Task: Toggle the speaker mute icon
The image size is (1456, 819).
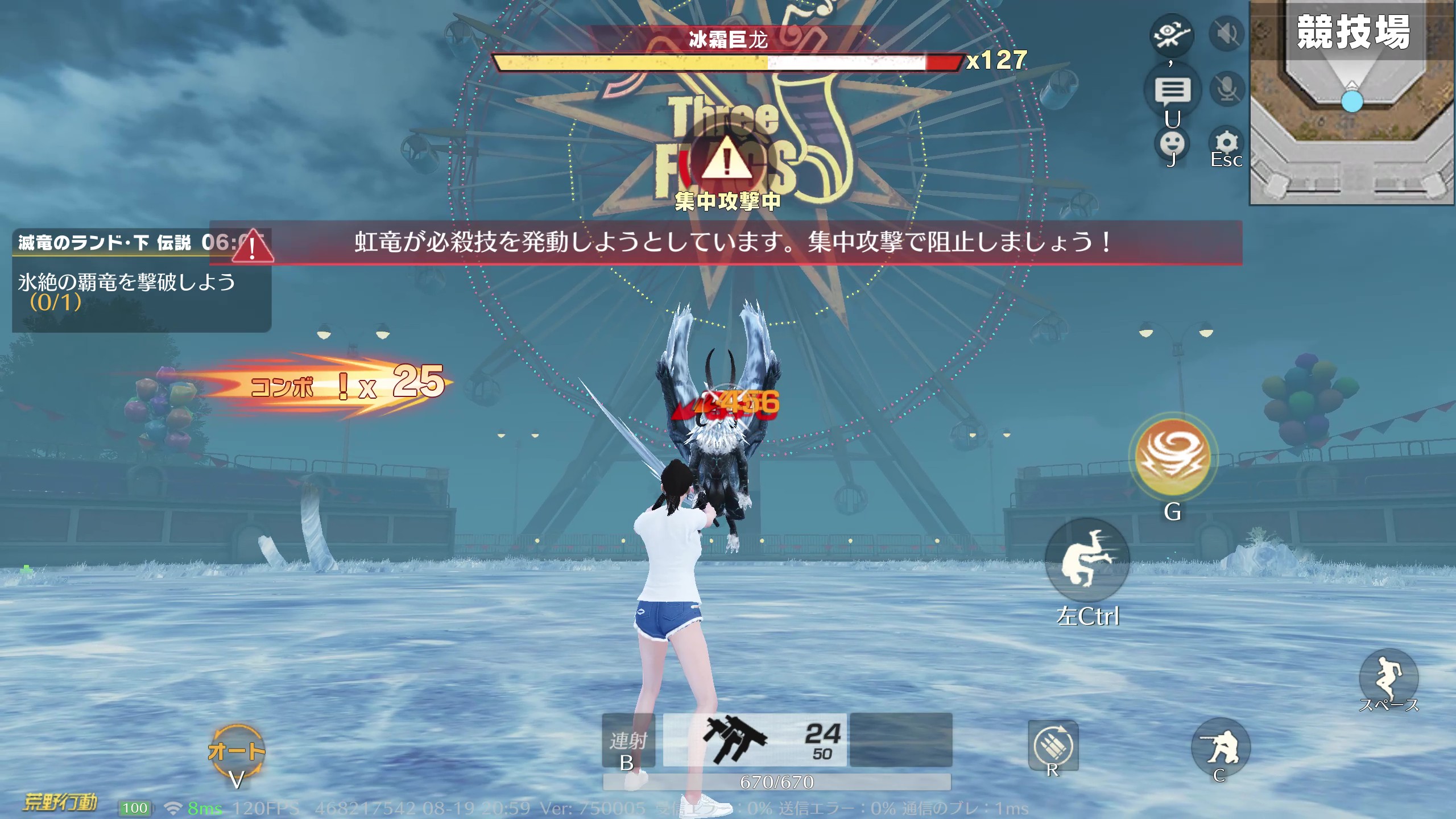Action: [1227, 34]
